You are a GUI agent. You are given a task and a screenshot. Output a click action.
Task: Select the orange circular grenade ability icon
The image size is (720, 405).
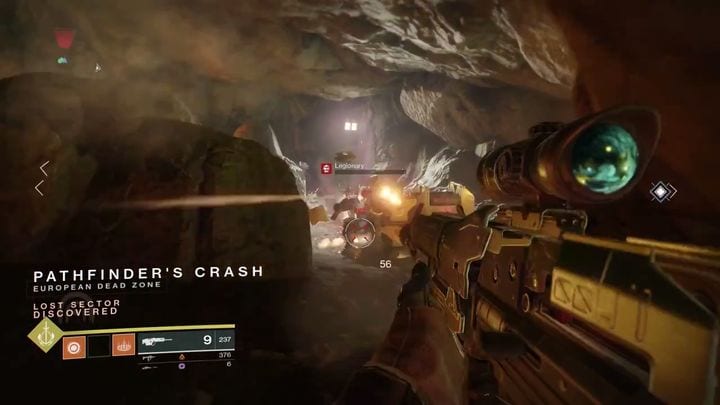(x=73, y=347)
